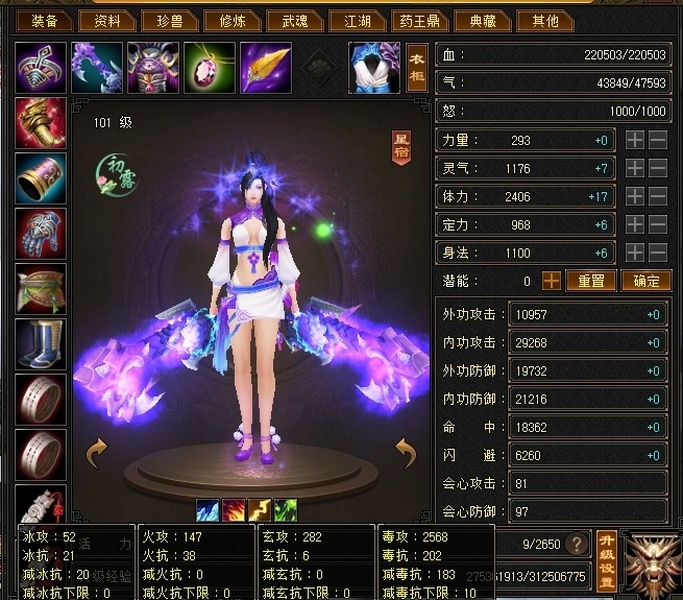The width and height of the screenshot is (683, 600).
Task: Reset potential points with 重置
Action: (591, 281)
